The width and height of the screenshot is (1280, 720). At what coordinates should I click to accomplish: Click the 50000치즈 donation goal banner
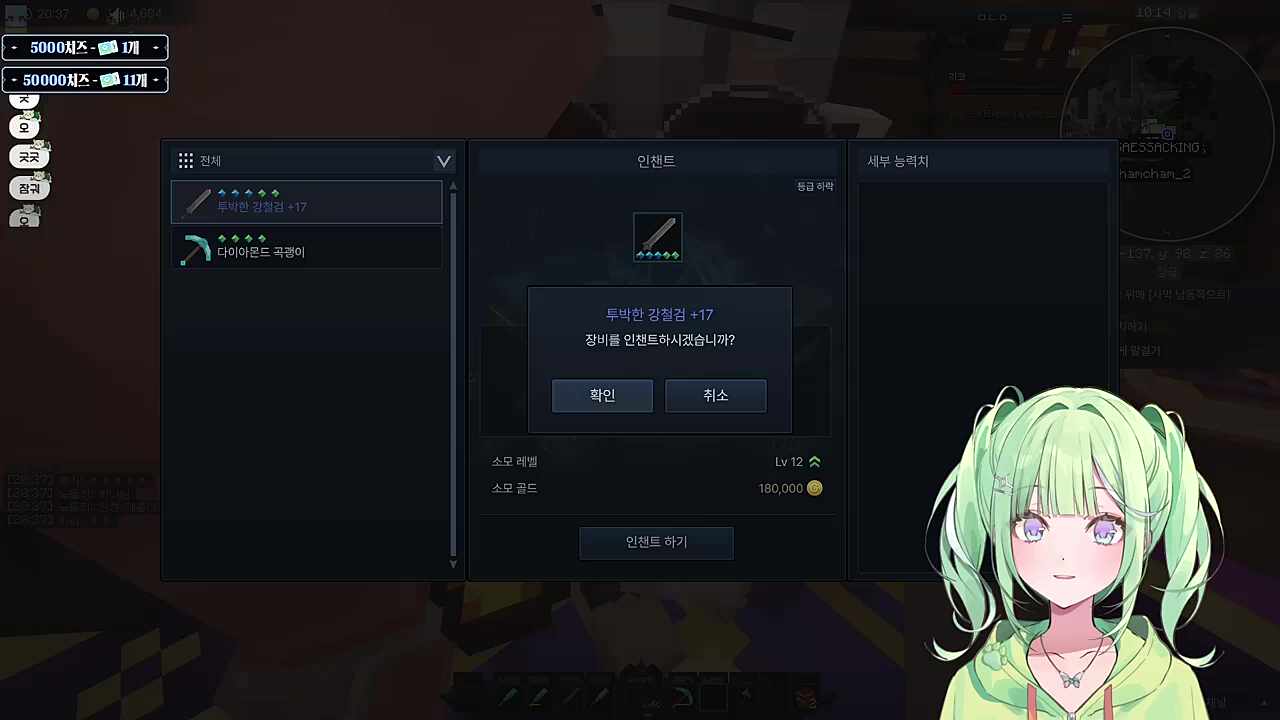85,80
